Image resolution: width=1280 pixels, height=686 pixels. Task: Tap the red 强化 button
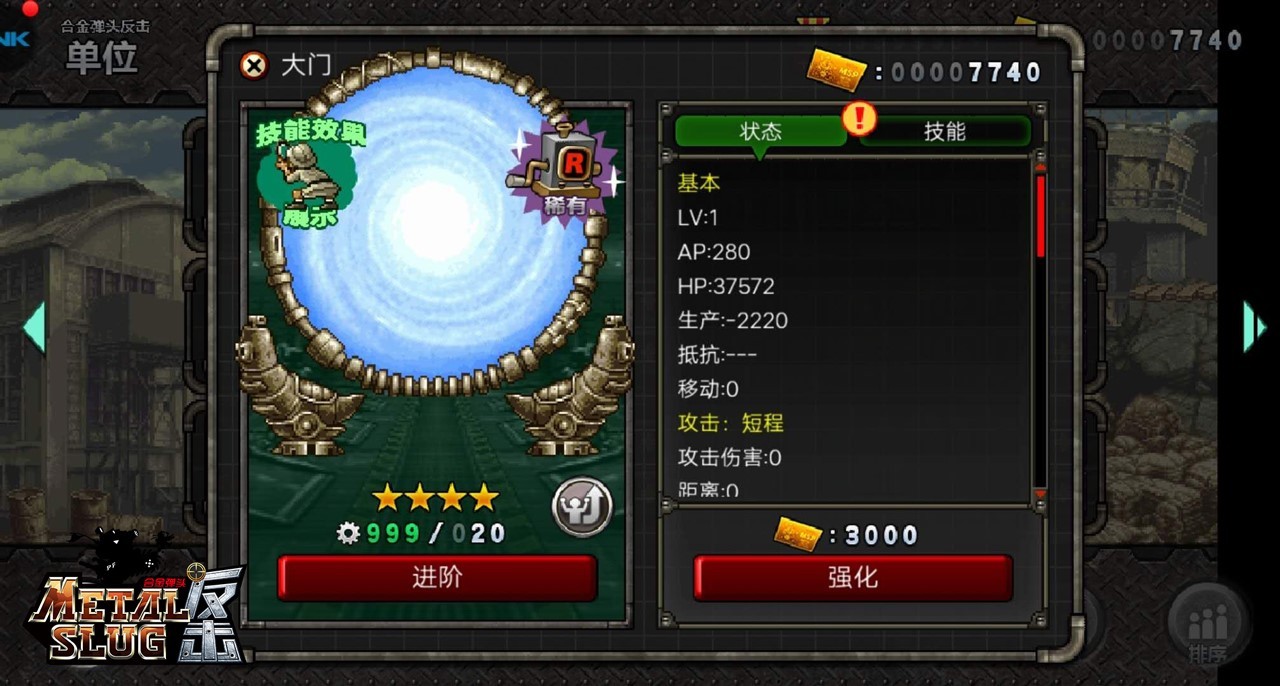853,577
